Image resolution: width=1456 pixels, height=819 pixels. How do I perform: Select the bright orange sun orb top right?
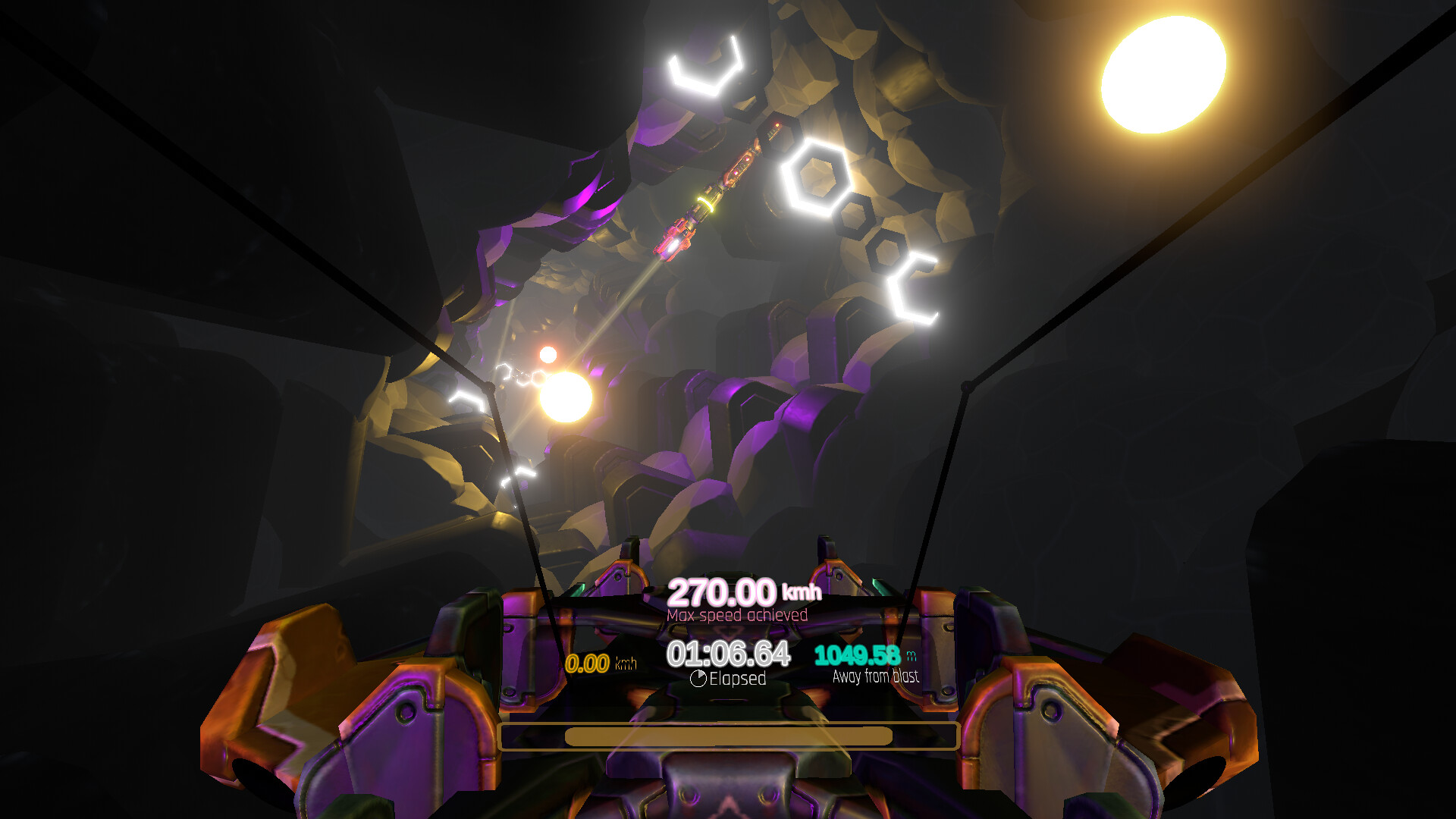[1162, 72]
